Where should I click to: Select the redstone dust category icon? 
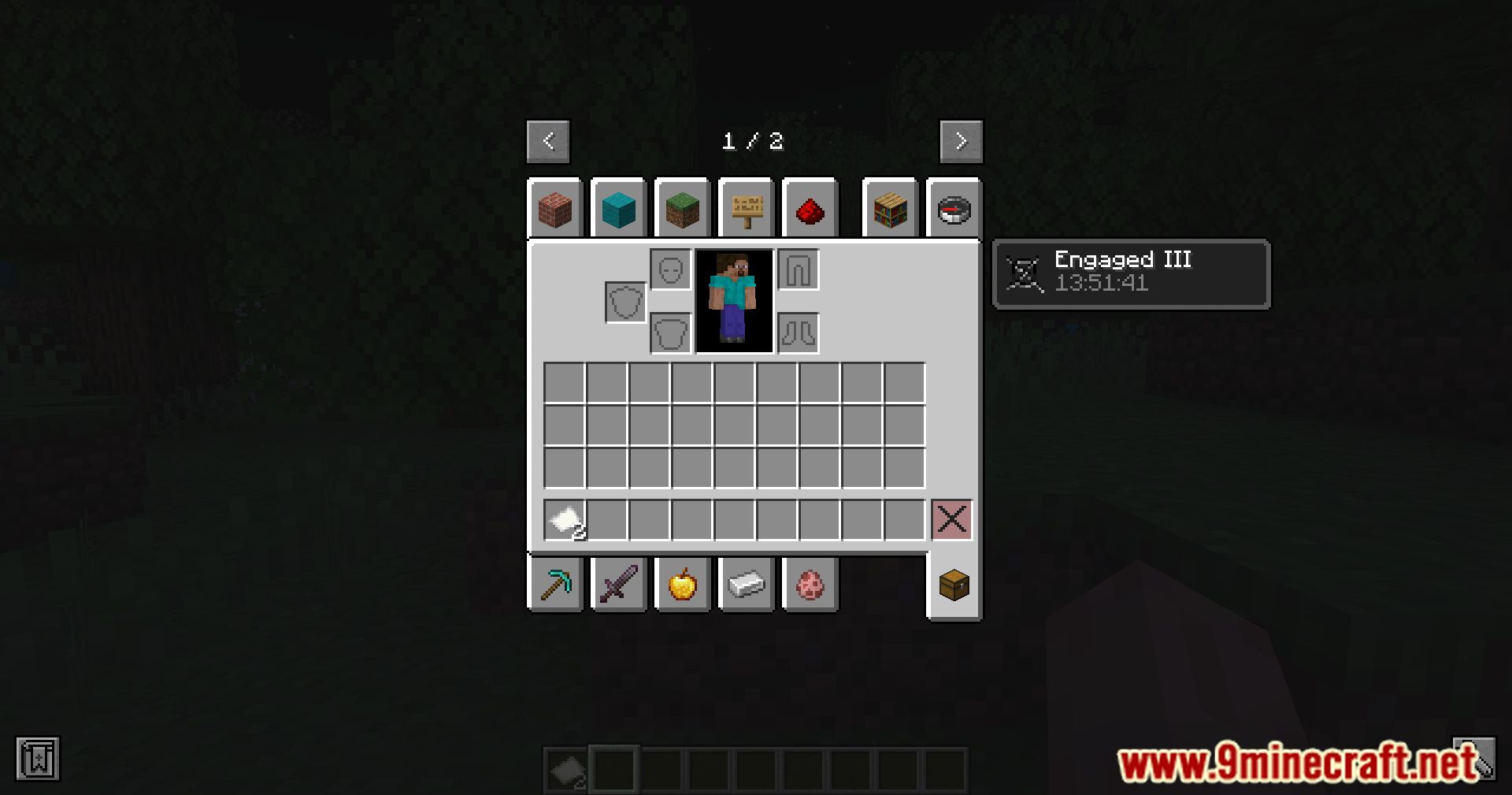[x=810, y=208]
